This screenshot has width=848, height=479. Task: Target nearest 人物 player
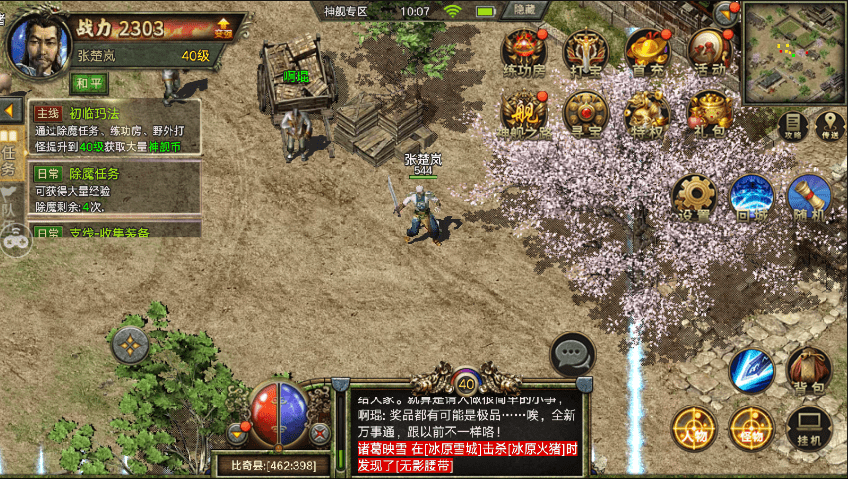point(691,427)
